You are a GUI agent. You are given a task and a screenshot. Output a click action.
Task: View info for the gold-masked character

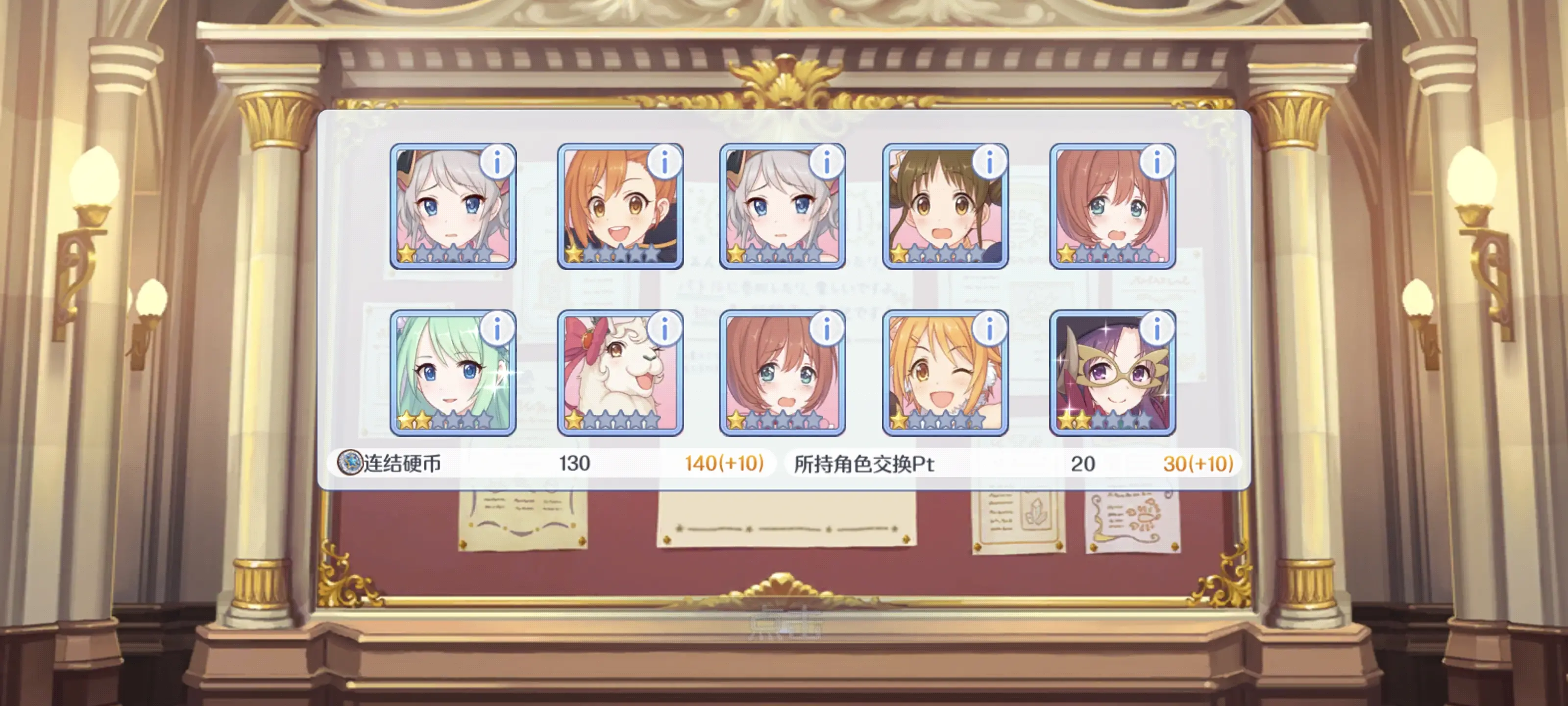pos(1156,329)
